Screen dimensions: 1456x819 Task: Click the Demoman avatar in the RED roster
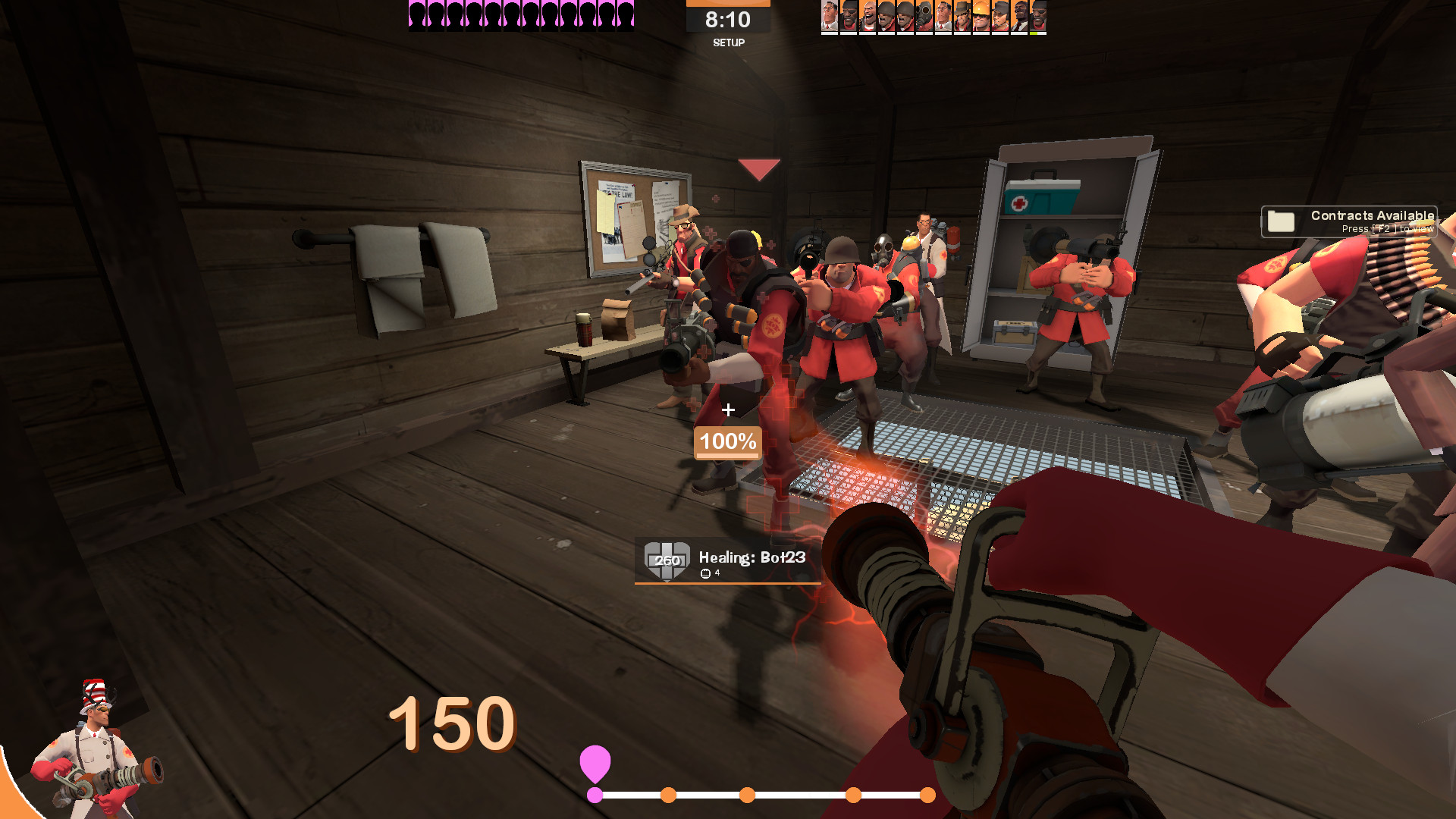[848, 15]
